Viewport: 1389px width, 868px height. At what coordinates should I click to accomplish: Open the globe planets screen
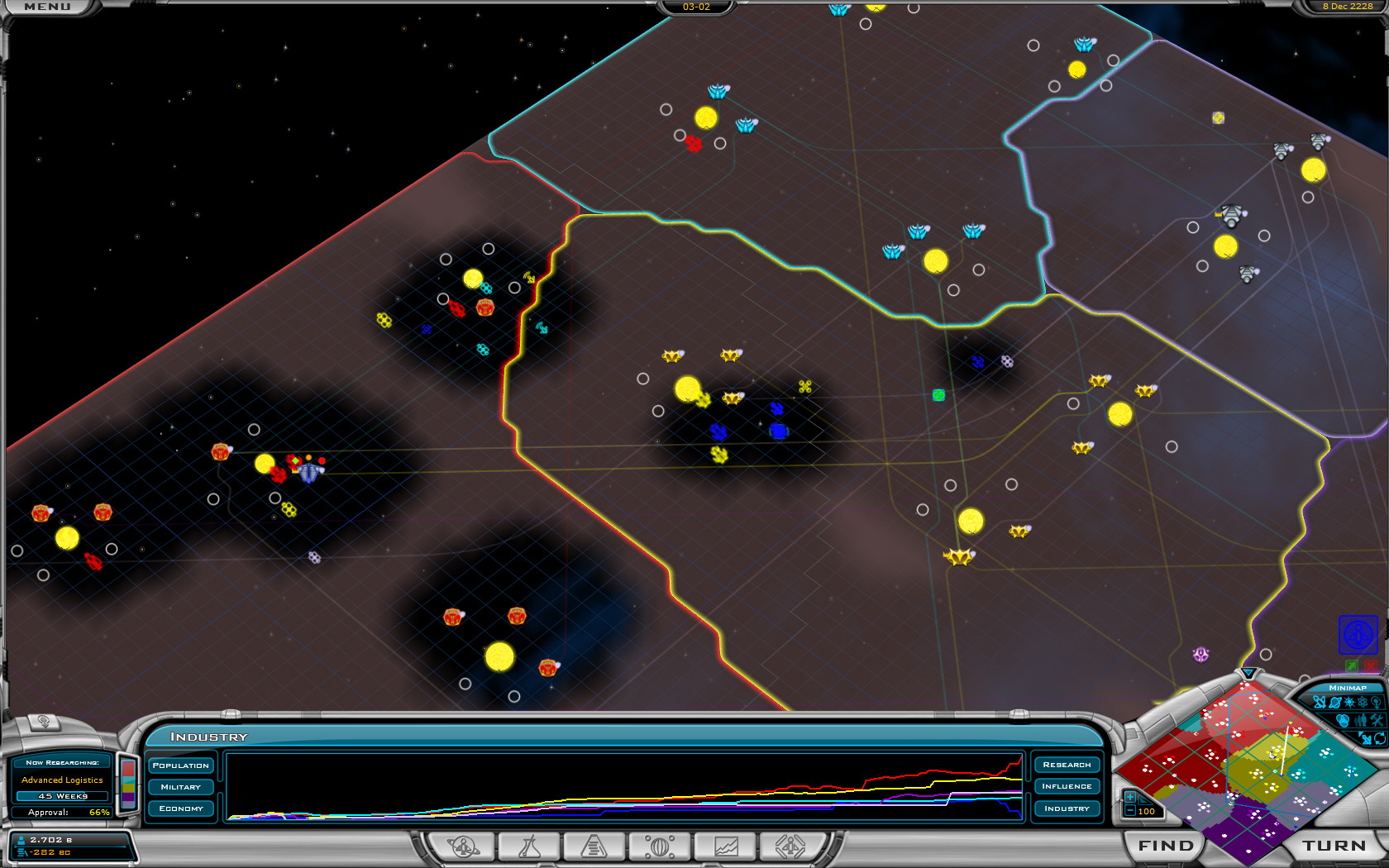(660, 847)
